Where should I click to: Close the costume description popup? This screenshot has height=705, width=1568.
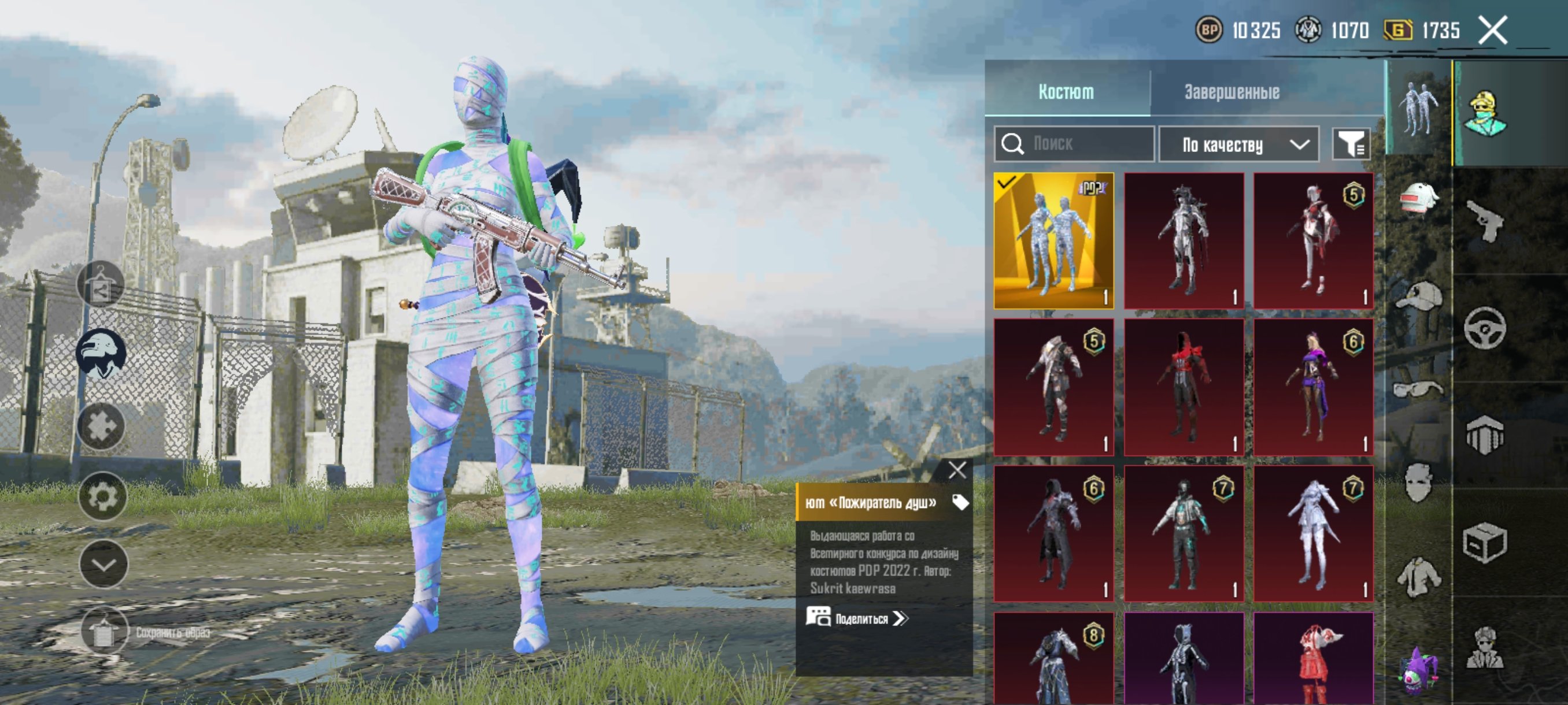point(957,470)
